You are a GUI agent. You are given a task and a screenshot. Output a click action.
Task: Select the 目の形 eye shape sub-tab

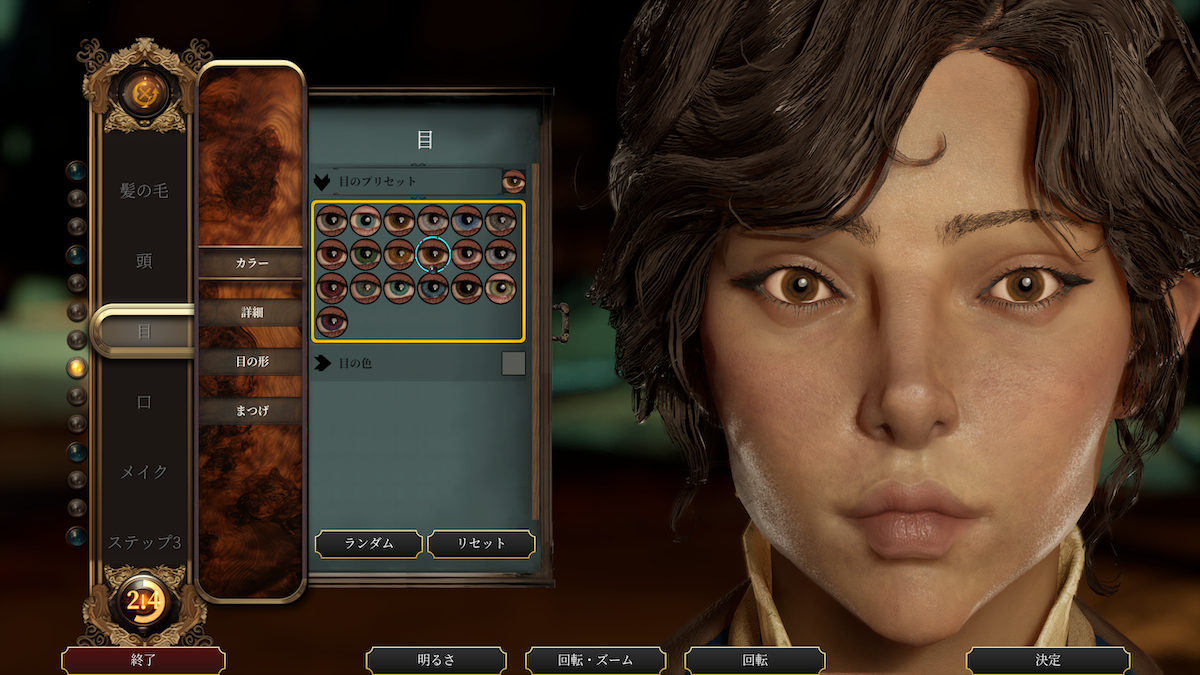click(251, 361)
